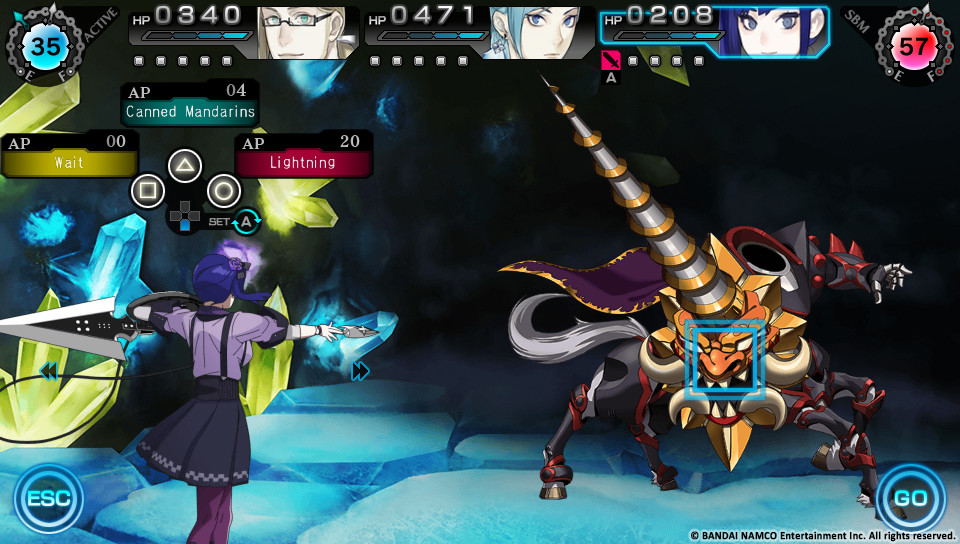The image size is (960, 544).
Task: Click the right double-arrow chevron
Action: coord(361,371)
